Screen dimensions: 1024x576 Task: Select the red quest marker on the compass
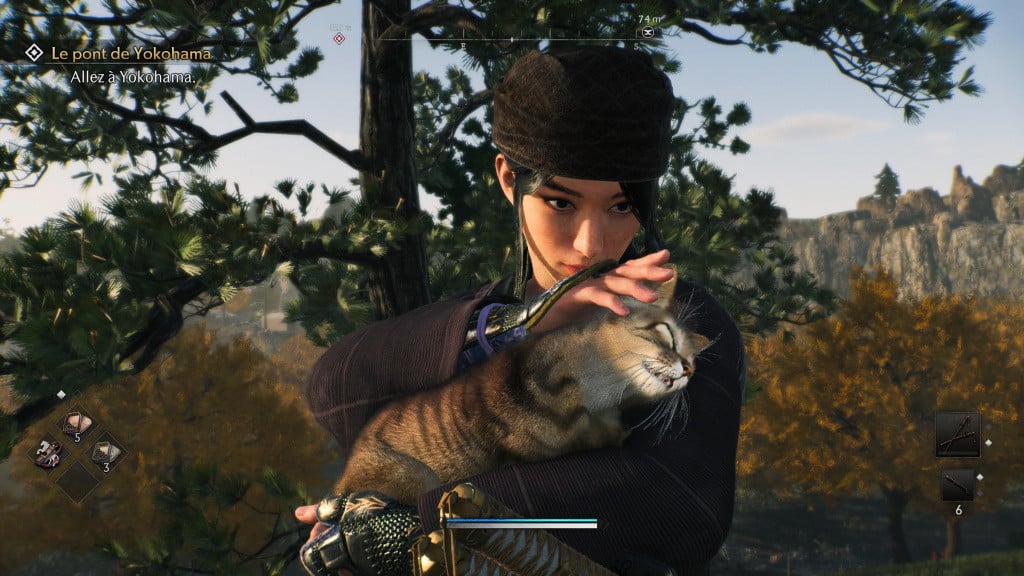[339, 38]
